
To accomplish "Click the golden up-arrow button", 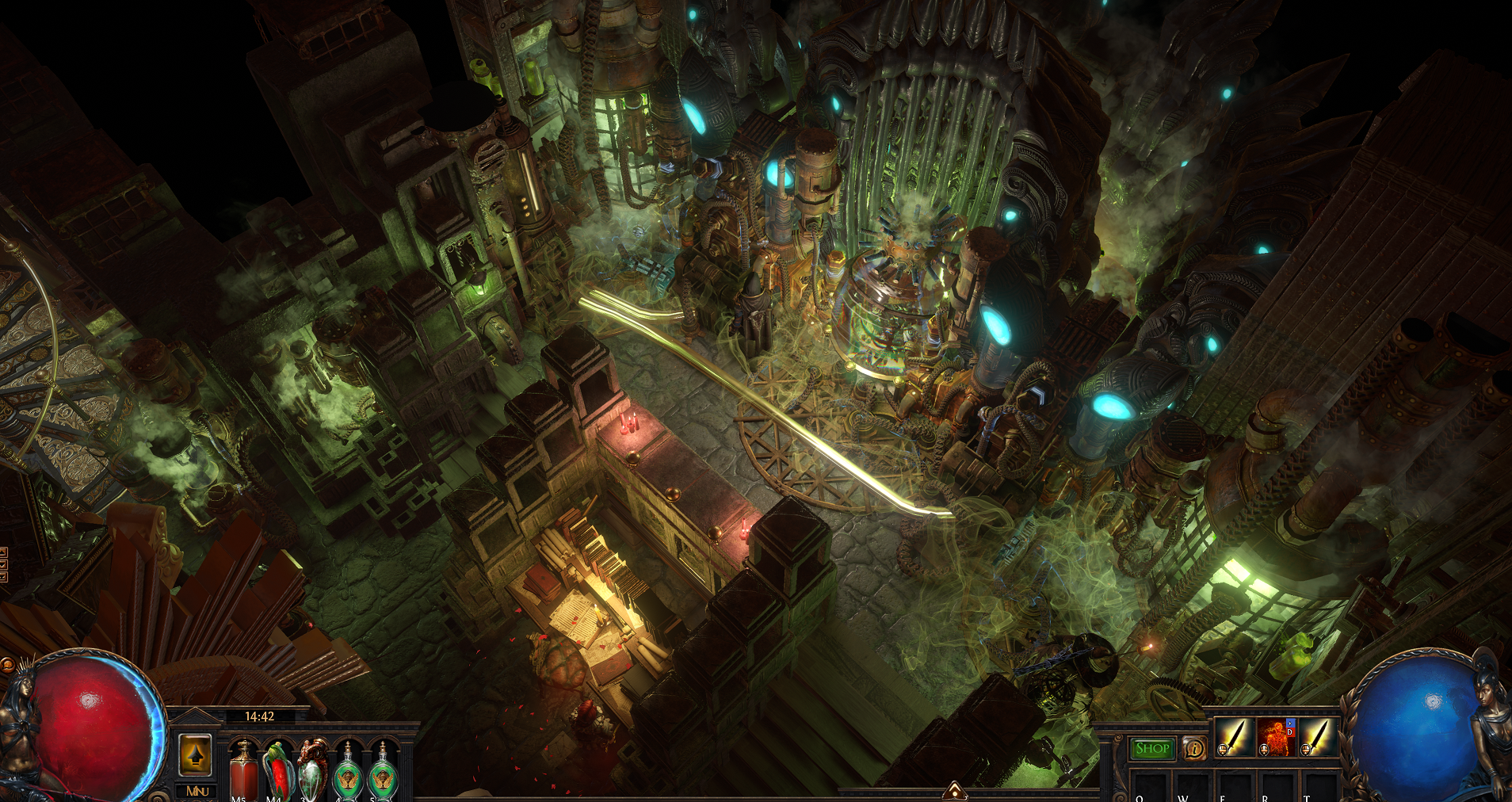I will [196, 754].
